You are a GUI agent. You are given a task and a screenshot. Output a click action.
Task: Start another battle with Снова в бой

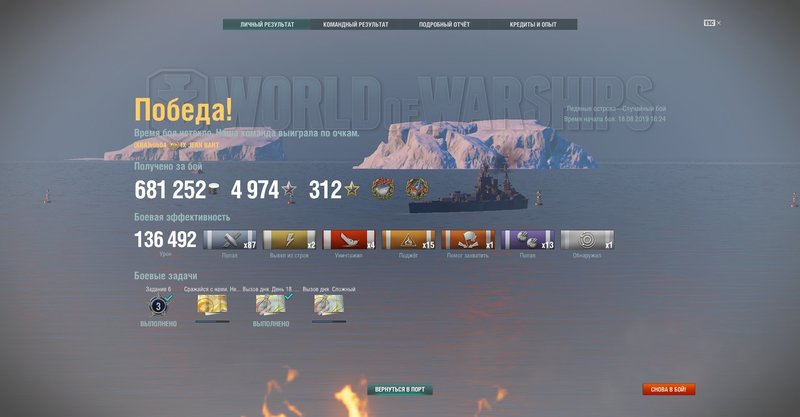coord(668,389)
